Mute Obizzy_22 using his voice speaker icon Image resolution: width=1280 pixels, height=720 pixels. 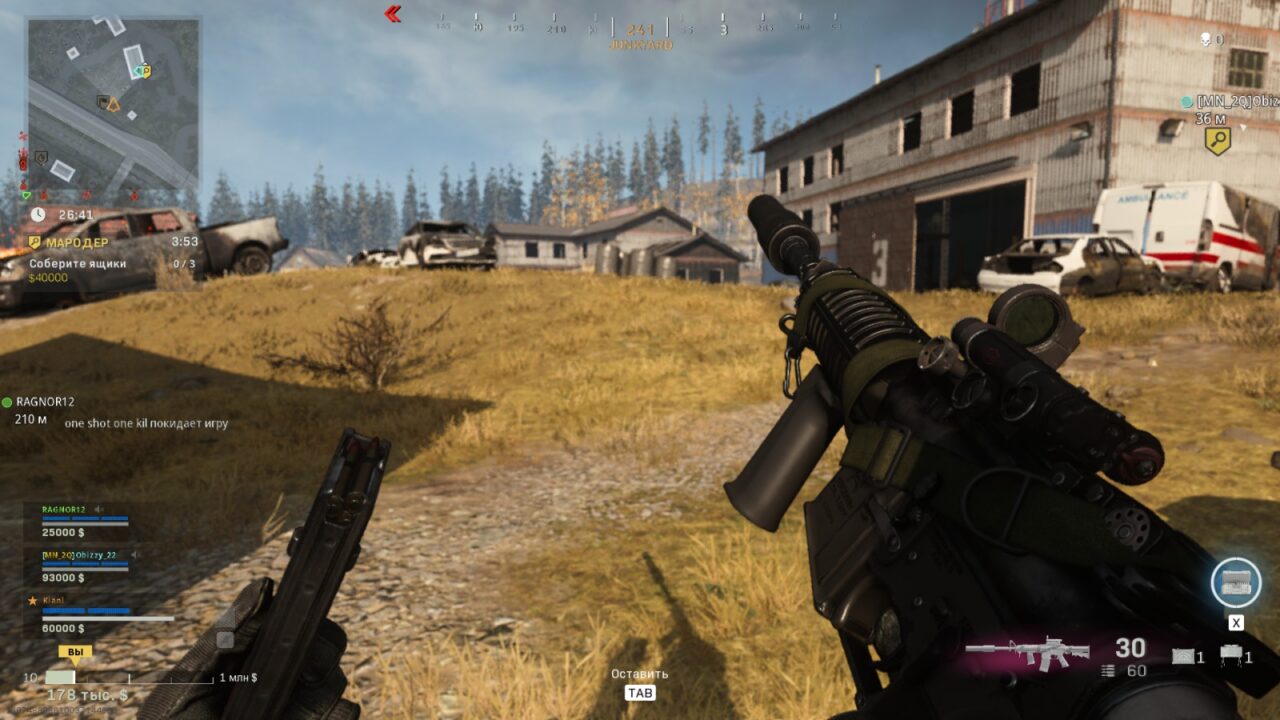click(135, 554)
